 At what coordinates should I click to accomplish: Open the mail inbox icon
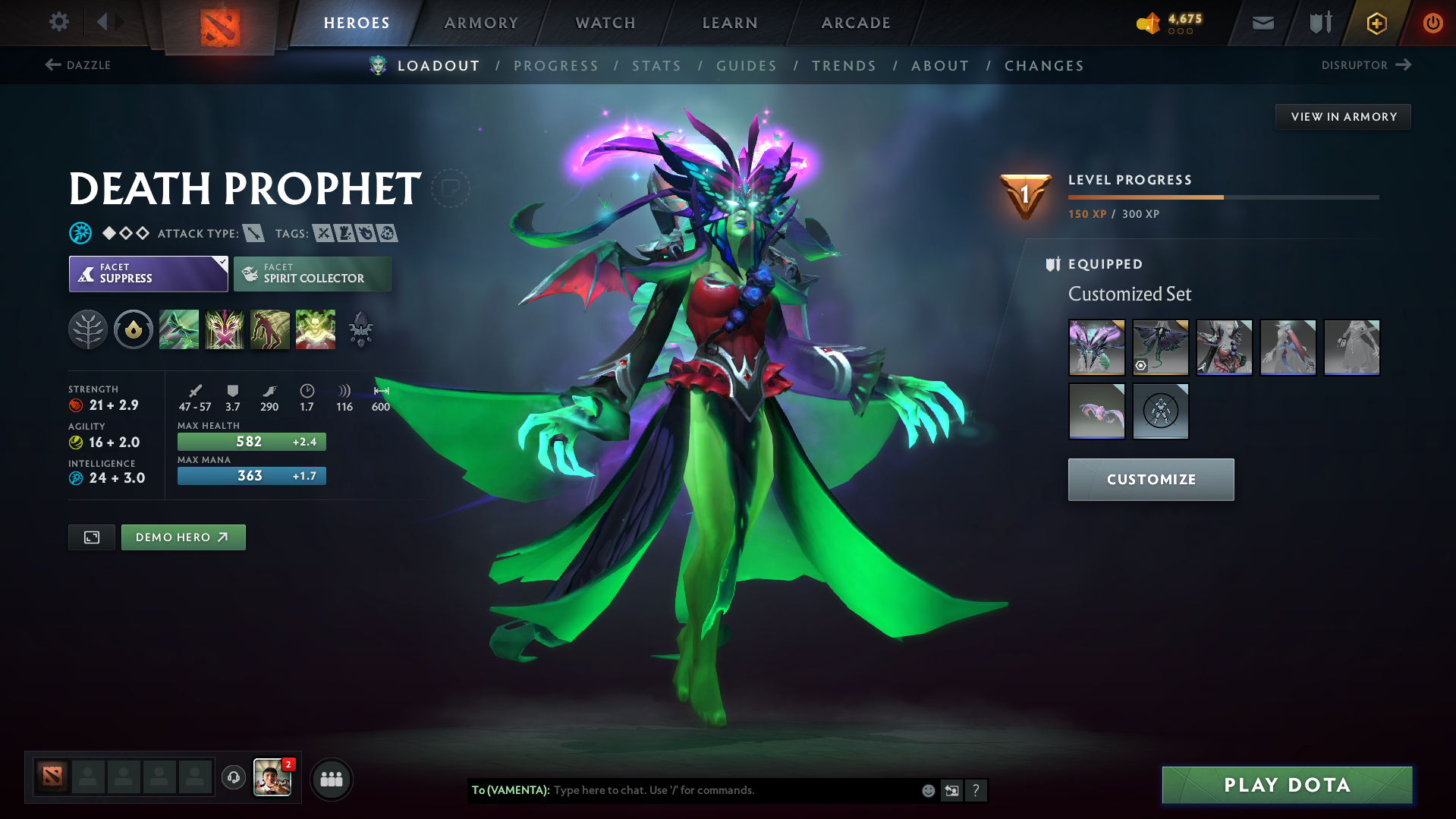tap(1262, 23)
